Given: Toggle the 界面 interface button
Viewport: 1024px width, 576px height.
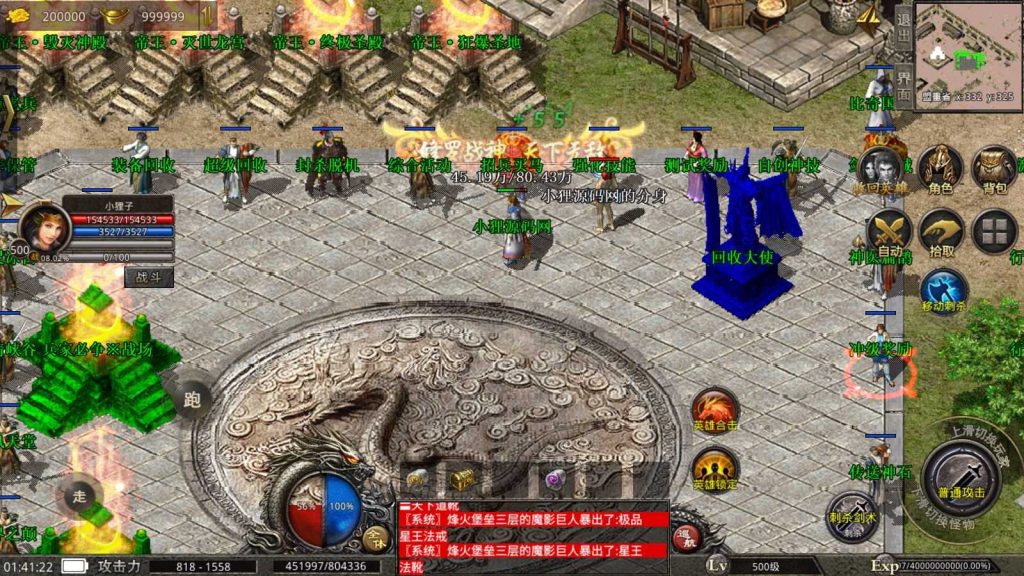Looking at the screenshot, I should [903, 86].
